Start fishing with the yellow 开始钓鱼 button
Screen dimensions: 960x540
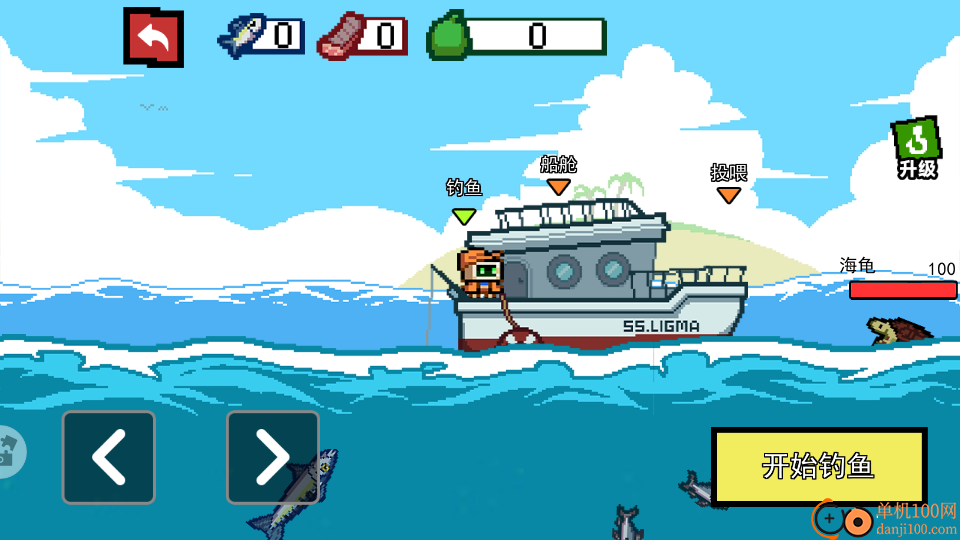click(x=818, y=466)
